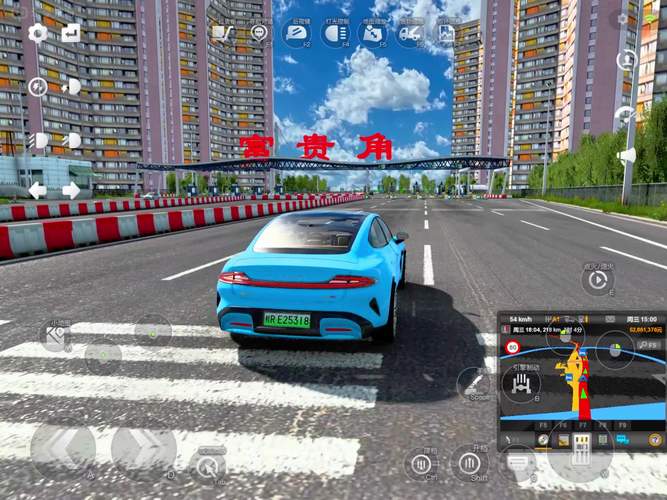
Task: Select the compass tab in route advisor
Action: coord(543,440)
